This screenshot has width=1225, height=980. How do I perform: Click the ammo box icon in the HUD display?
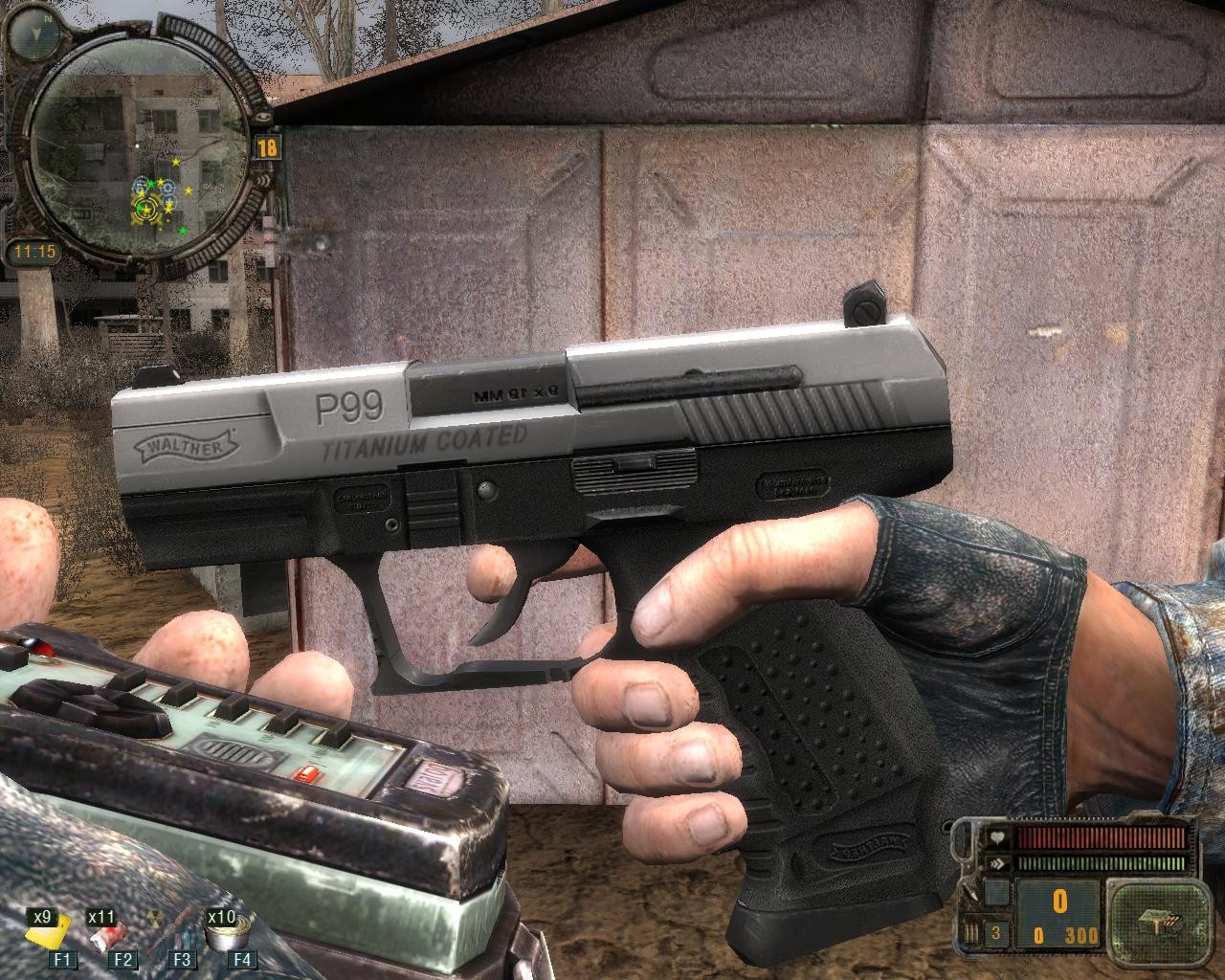click(1158, 923)
